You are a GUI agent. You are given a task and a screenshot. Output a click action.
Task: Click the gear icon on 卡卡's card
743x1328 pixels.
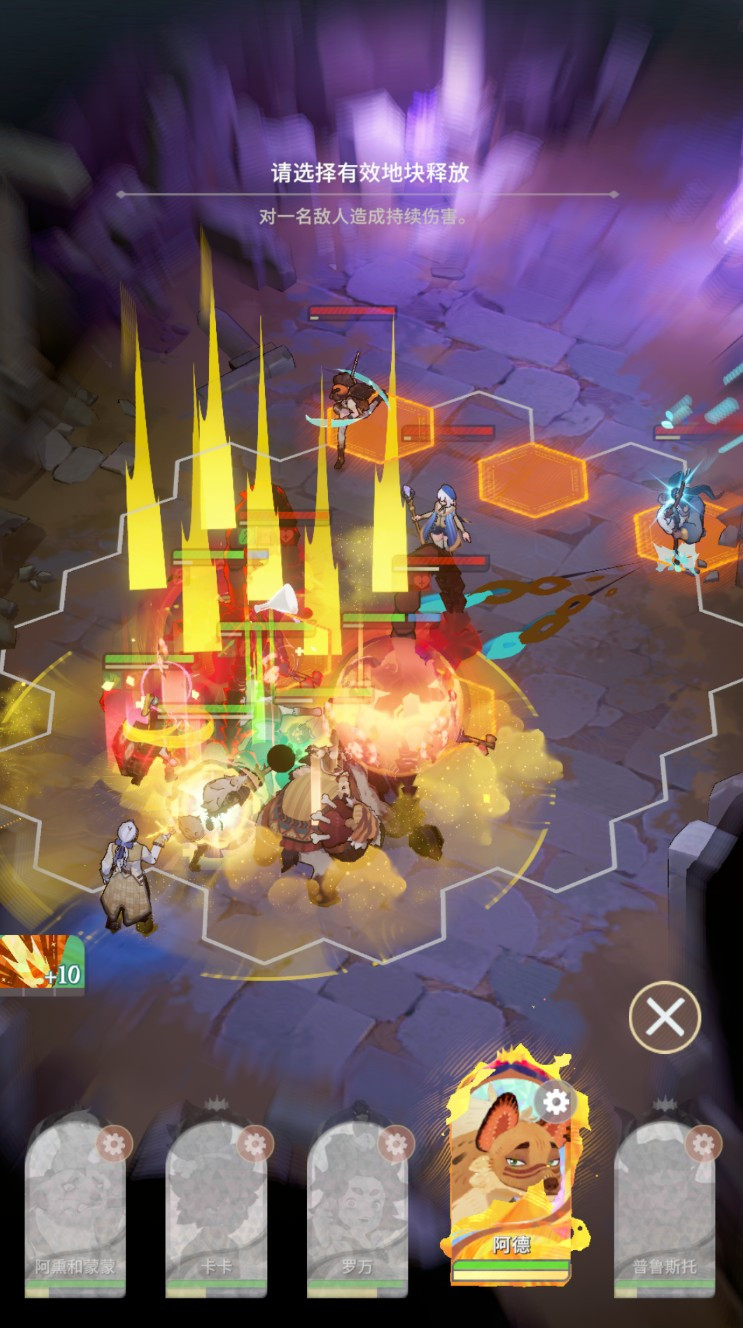coord(255,1143)
